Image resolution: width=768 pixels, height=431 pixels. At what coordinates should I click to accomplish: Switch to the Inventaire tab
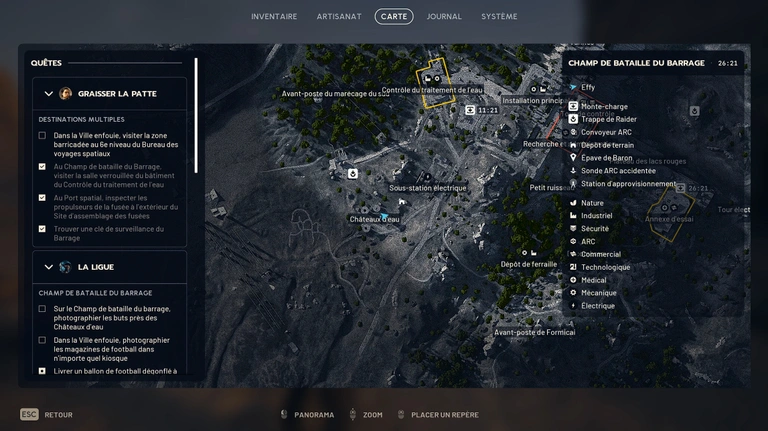tap(274, 17)
